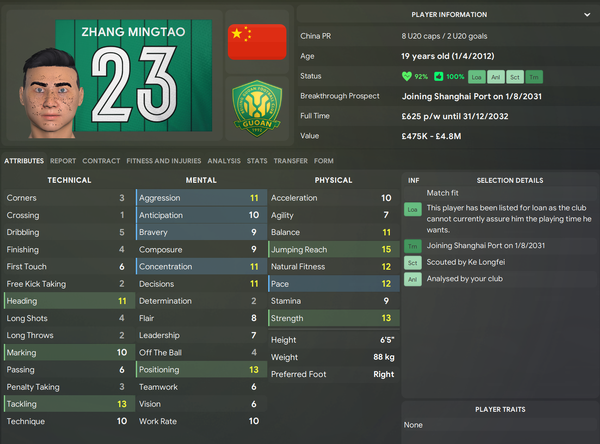Open the Form tab
The image size is (600, 444).
coord(324,160)
